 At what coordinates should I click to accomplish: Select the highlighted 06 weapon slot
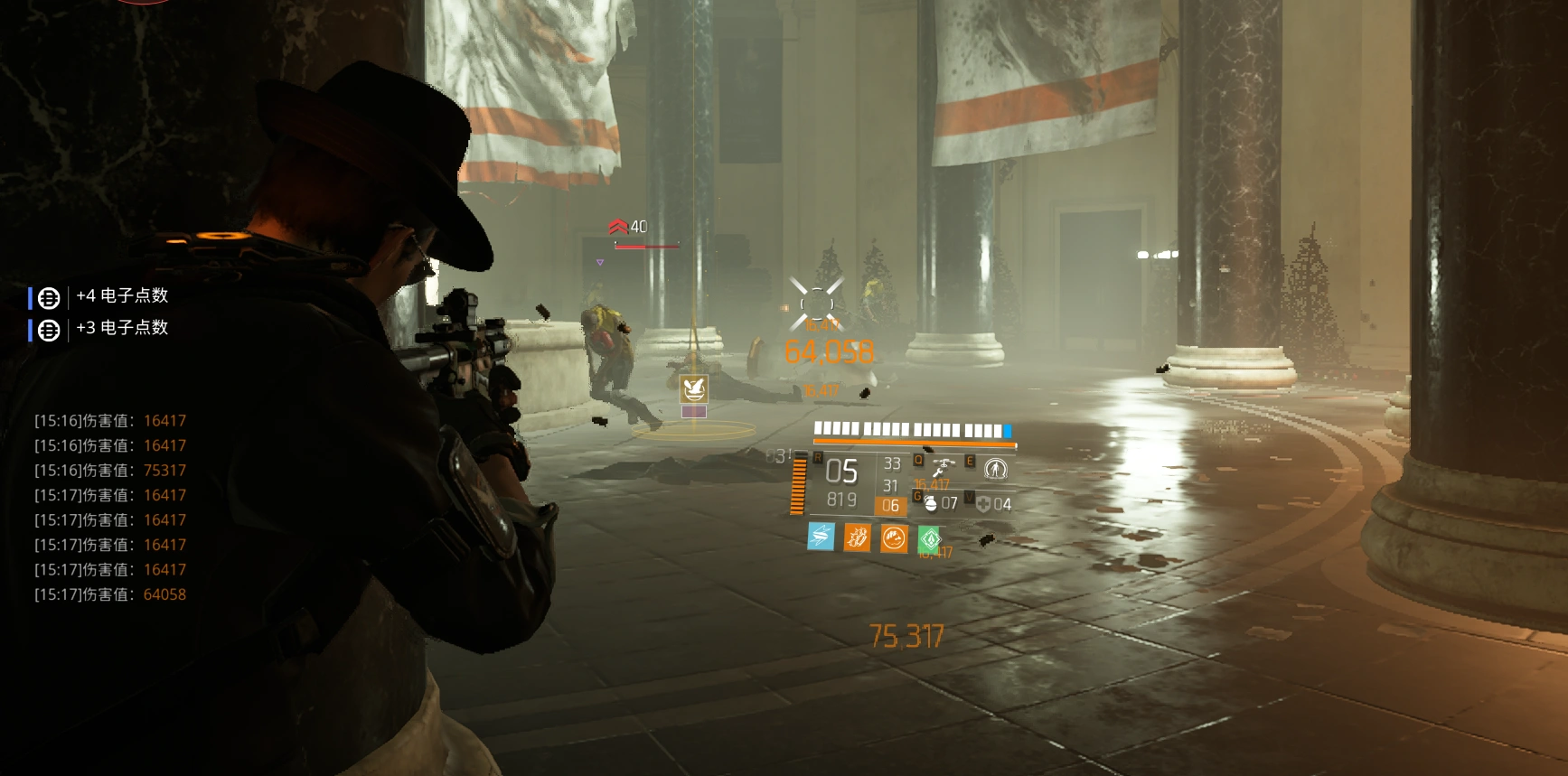[x=891, y=506]
